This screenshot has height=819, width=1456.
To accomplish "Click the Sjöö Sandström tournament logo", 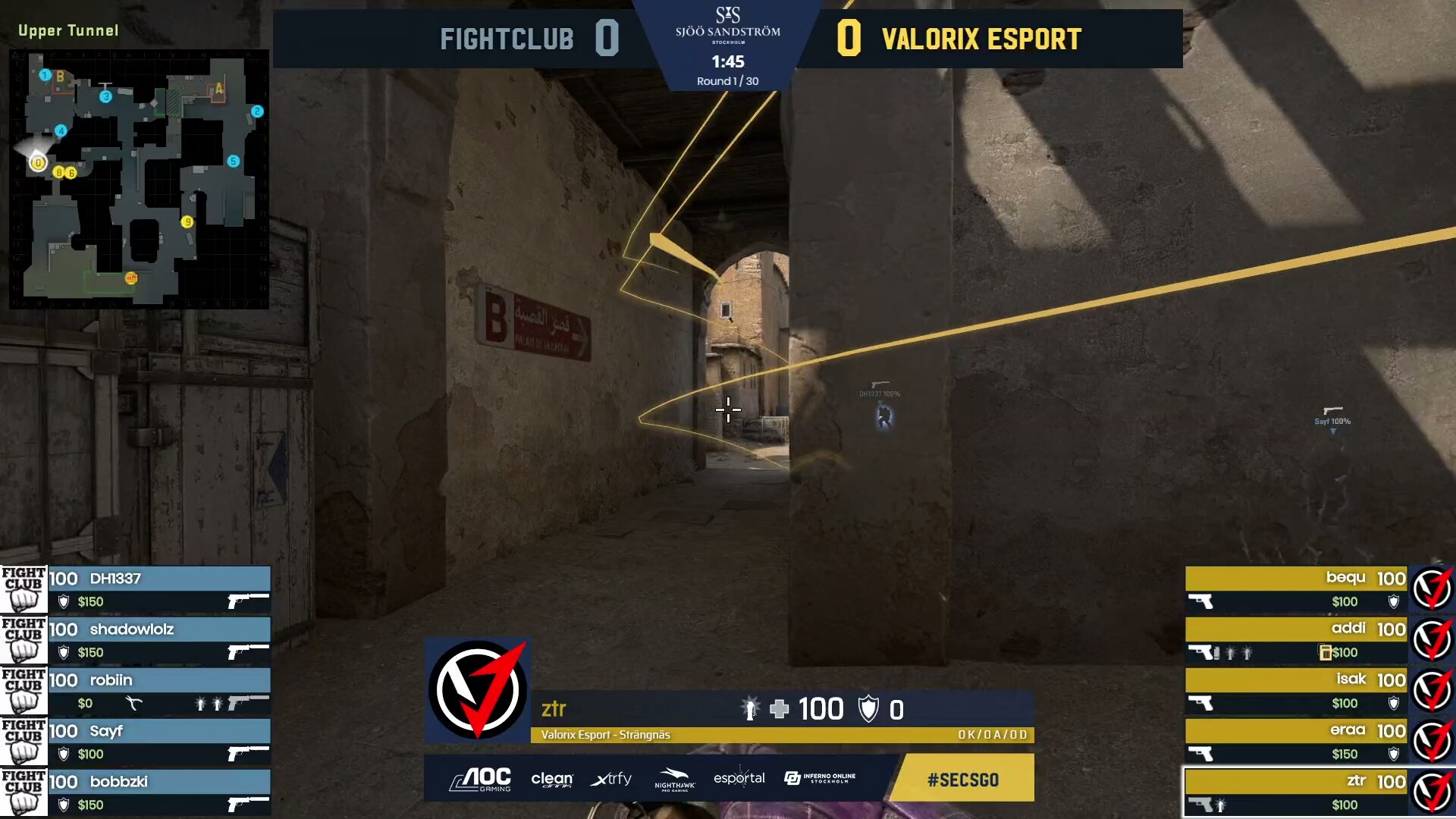I will (730, 30).
